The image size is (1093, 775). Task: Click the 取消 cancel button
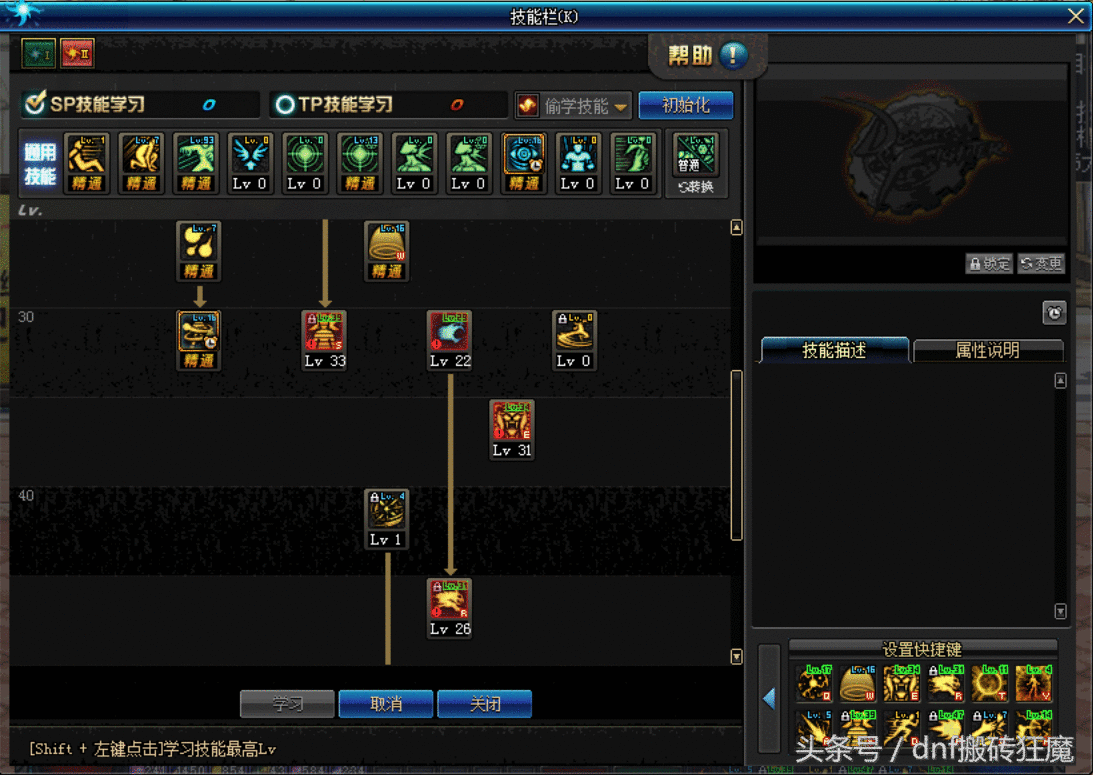(386, 704)
